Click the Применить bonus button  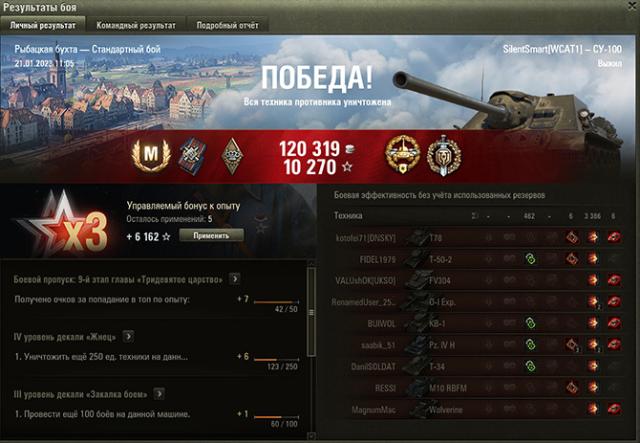point(212,235)
